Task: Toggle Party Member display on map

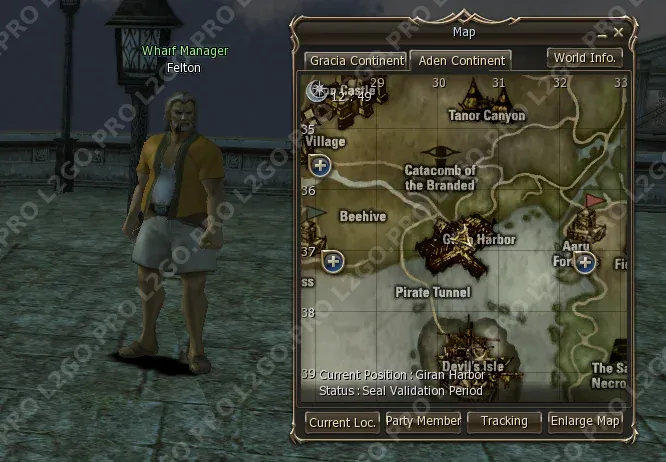Action: (423, 422)
